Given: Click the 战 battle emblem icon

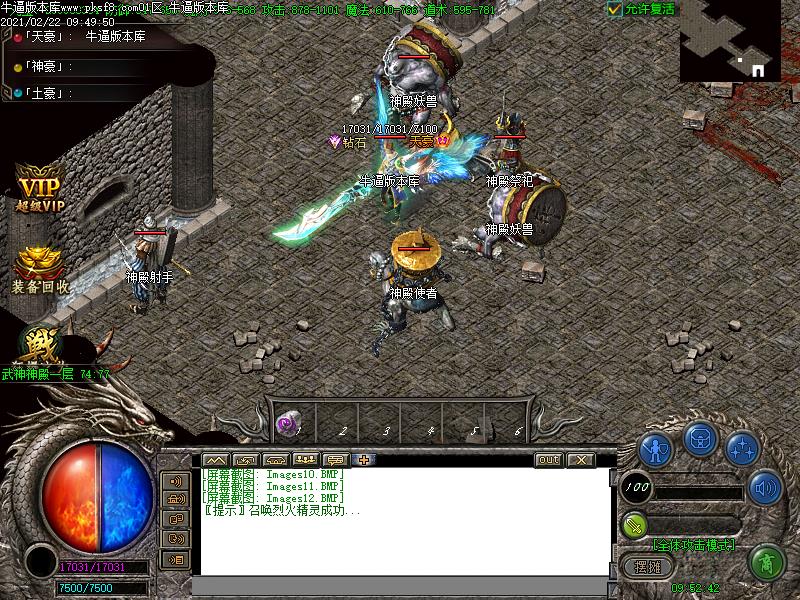Looking at the screenshot, I should pos(41,345).
